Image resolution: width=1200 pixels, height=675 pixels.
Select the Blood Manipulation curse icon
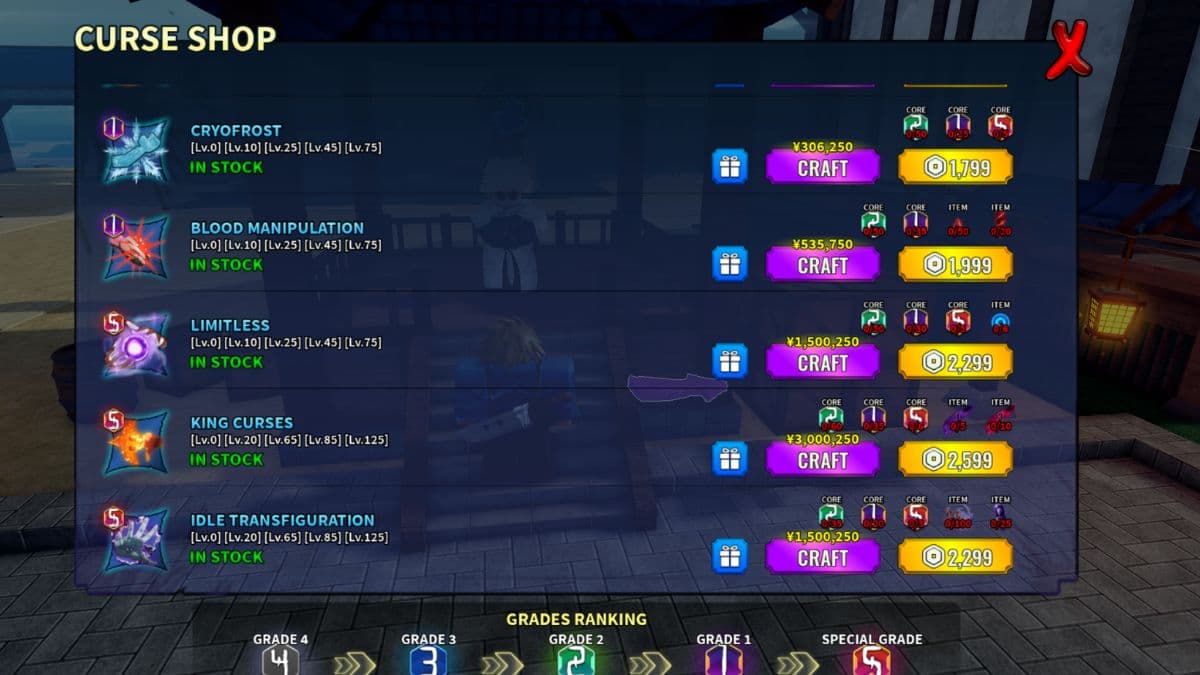(136, 247)
